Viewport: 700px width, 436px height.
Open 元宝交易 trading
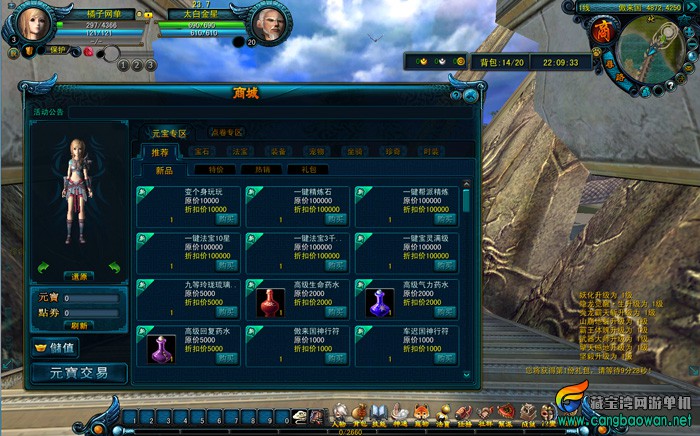tap(80, 373)
